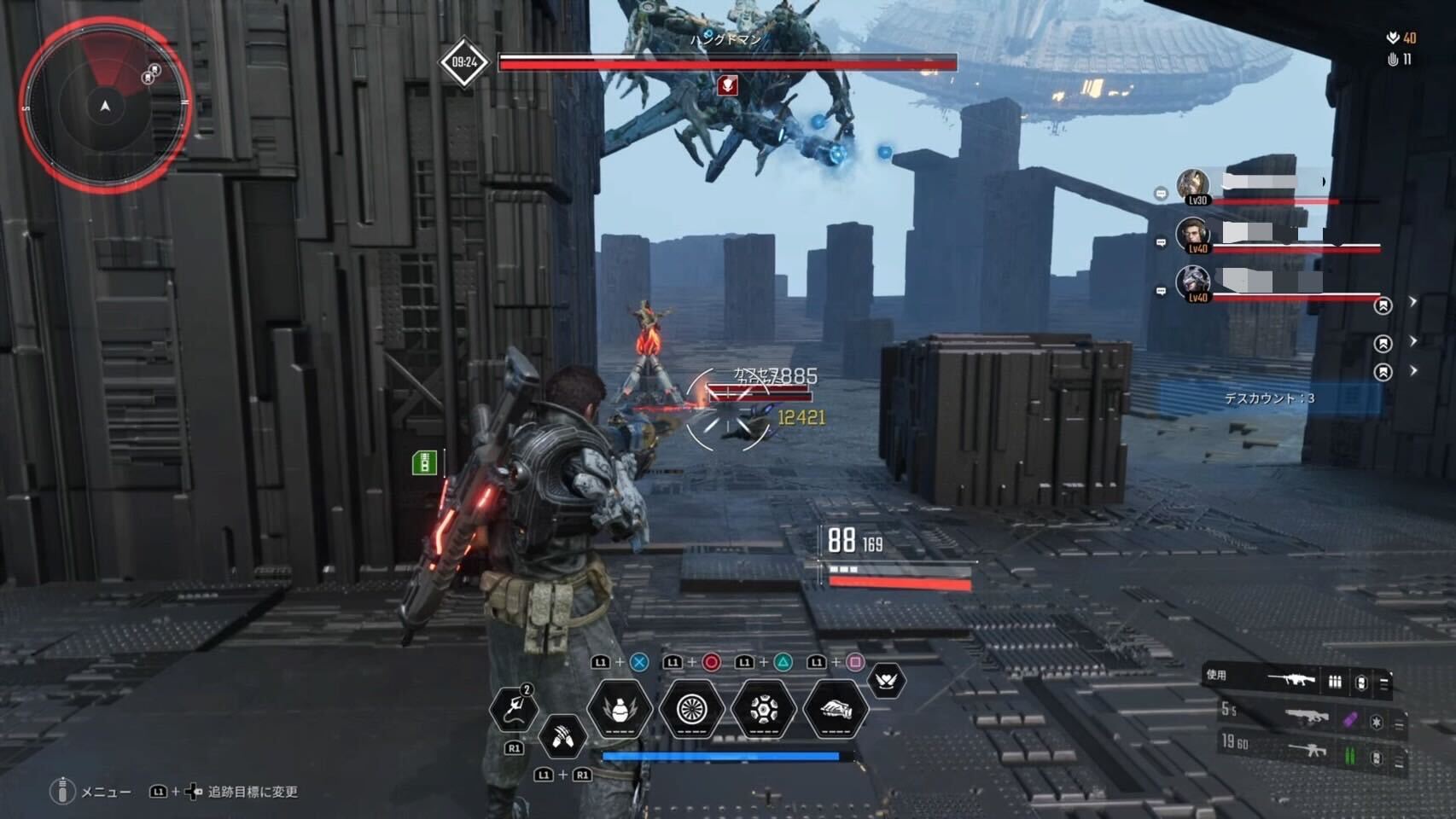Select the winged heart passive icon
Screen dimensions: 1456x819
(x=886, y=681)
